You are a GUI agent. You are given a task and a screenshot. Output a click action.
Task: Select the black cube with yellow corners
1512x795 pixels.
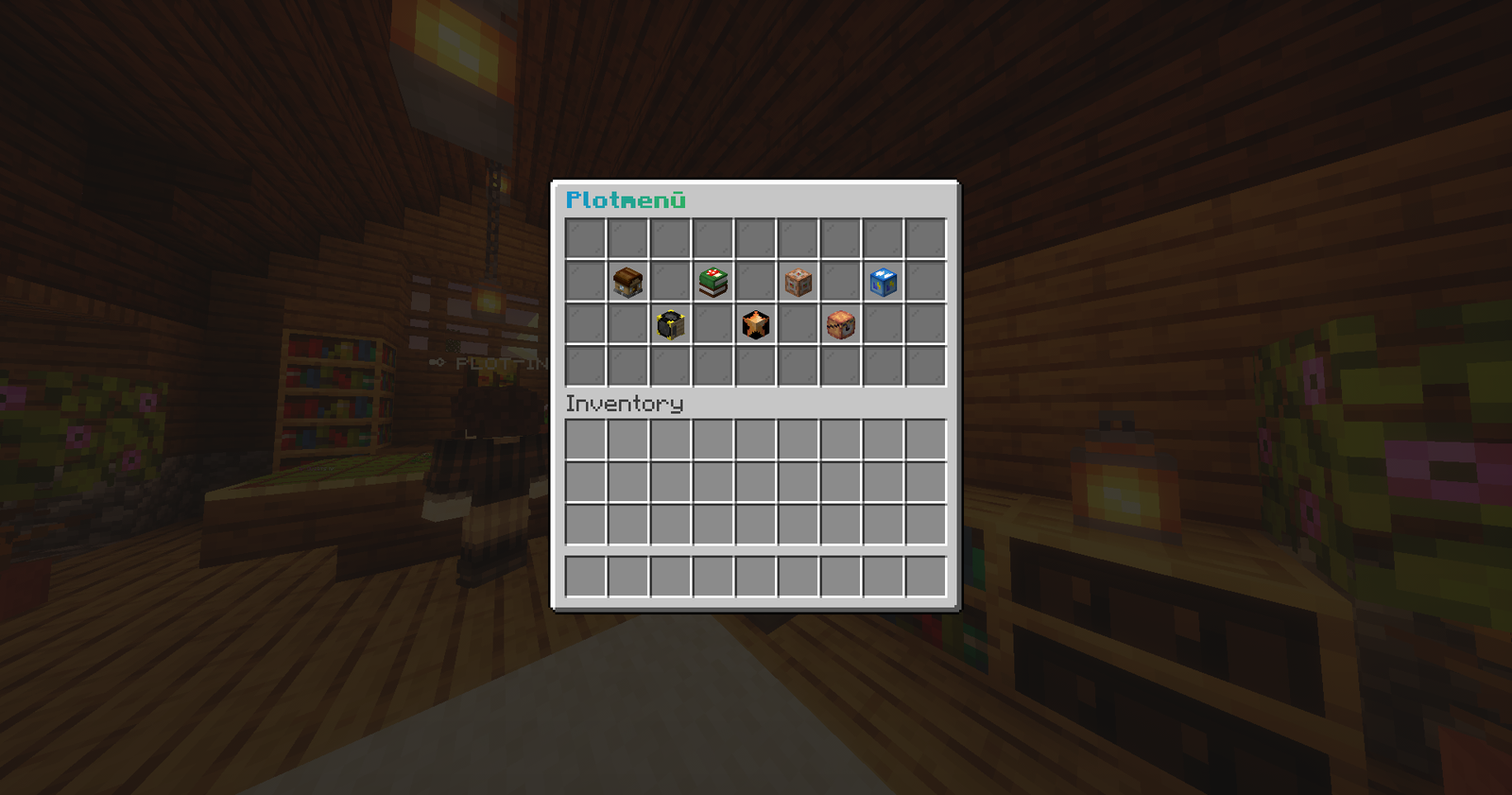coord(670,324)
